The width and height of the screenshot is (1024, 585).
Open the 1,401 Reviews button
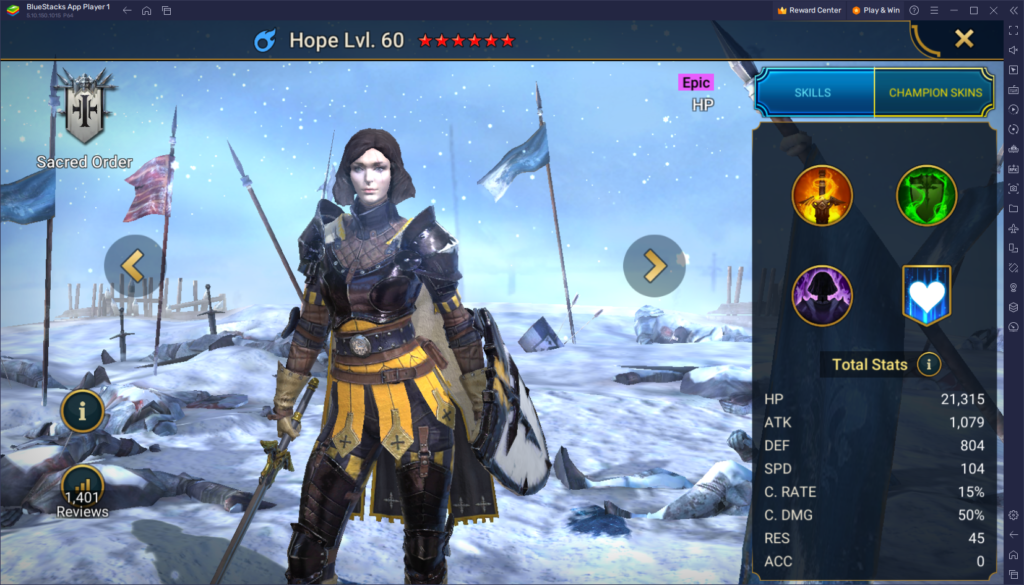[x=83, y=490]
